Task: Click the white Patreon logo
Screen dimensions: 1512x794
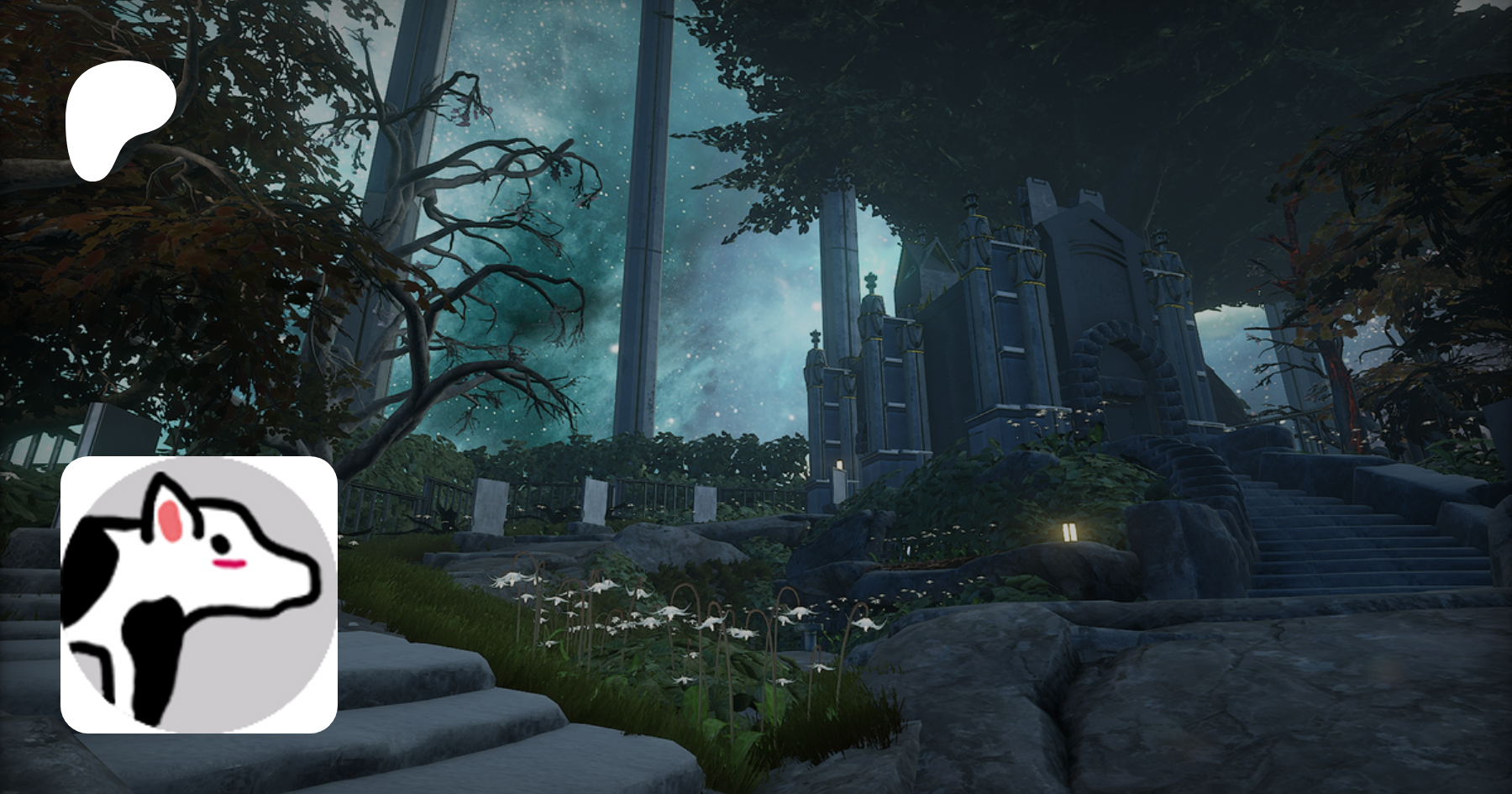Action: coord(119,118)
